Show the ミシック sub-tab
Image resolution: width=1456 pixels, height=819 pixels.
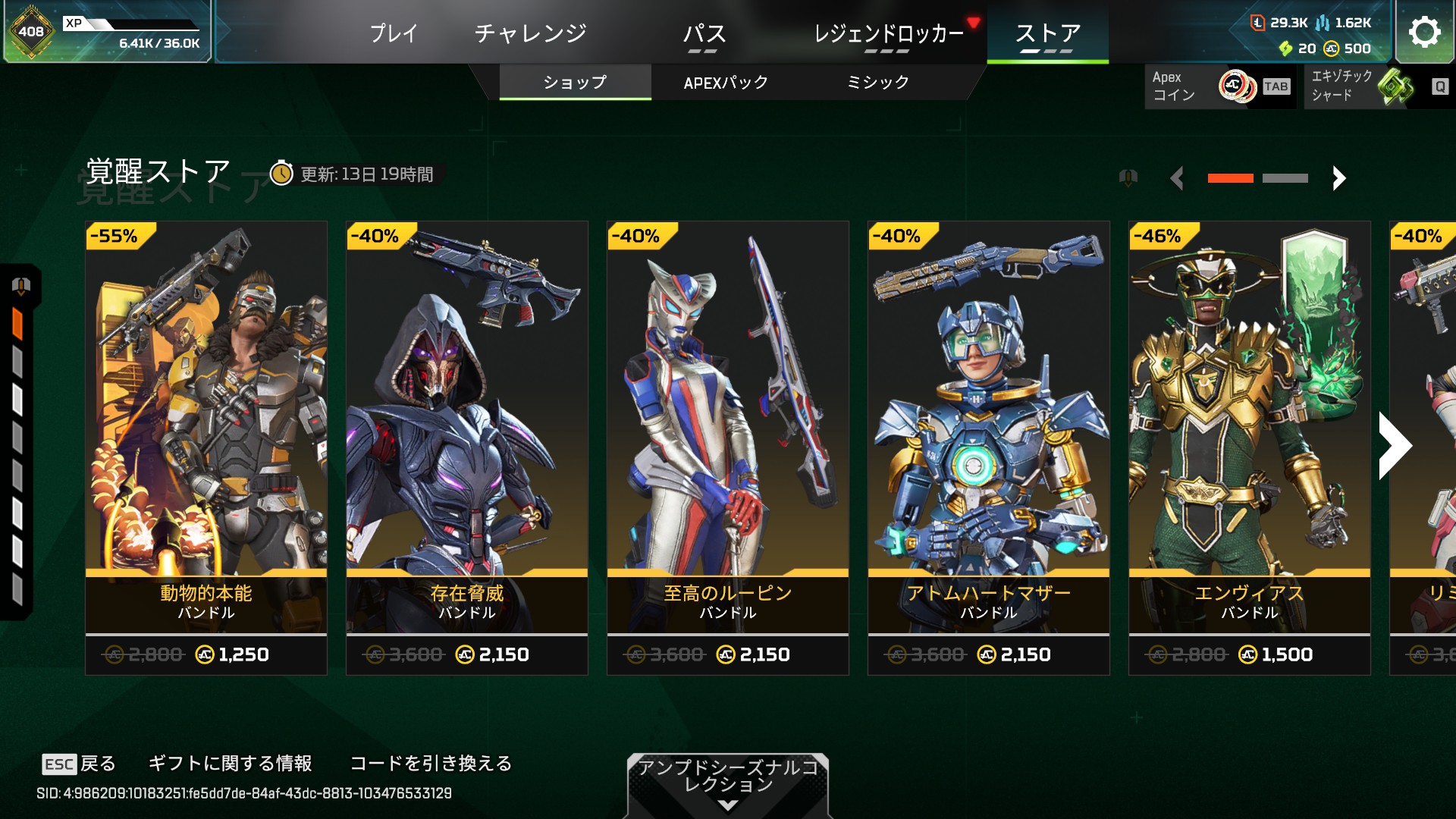pyautogui.click(x=877, y=83)
